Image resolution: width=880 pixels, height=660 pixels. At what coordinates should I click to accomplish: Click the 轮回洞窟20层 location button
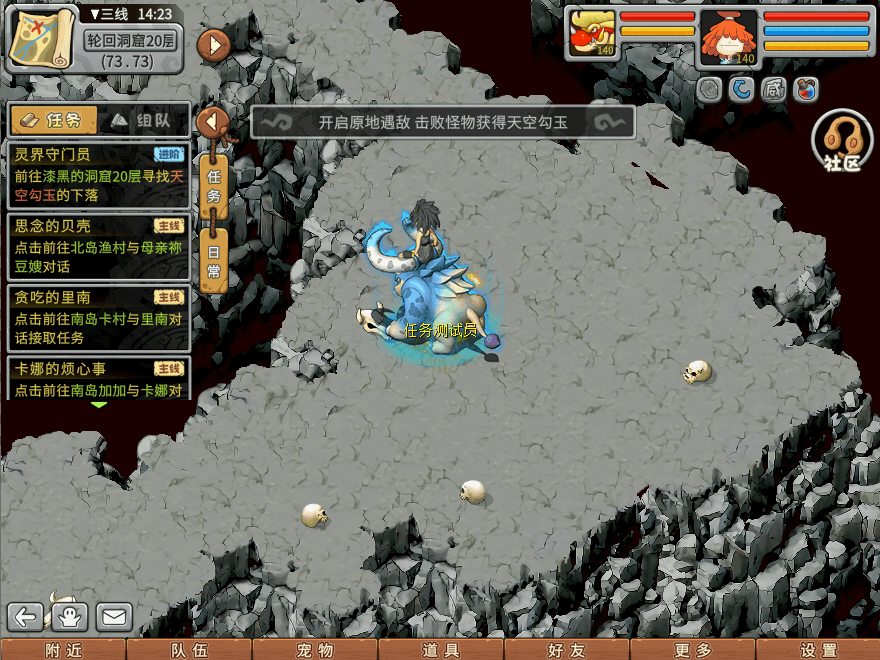point(128,42)
